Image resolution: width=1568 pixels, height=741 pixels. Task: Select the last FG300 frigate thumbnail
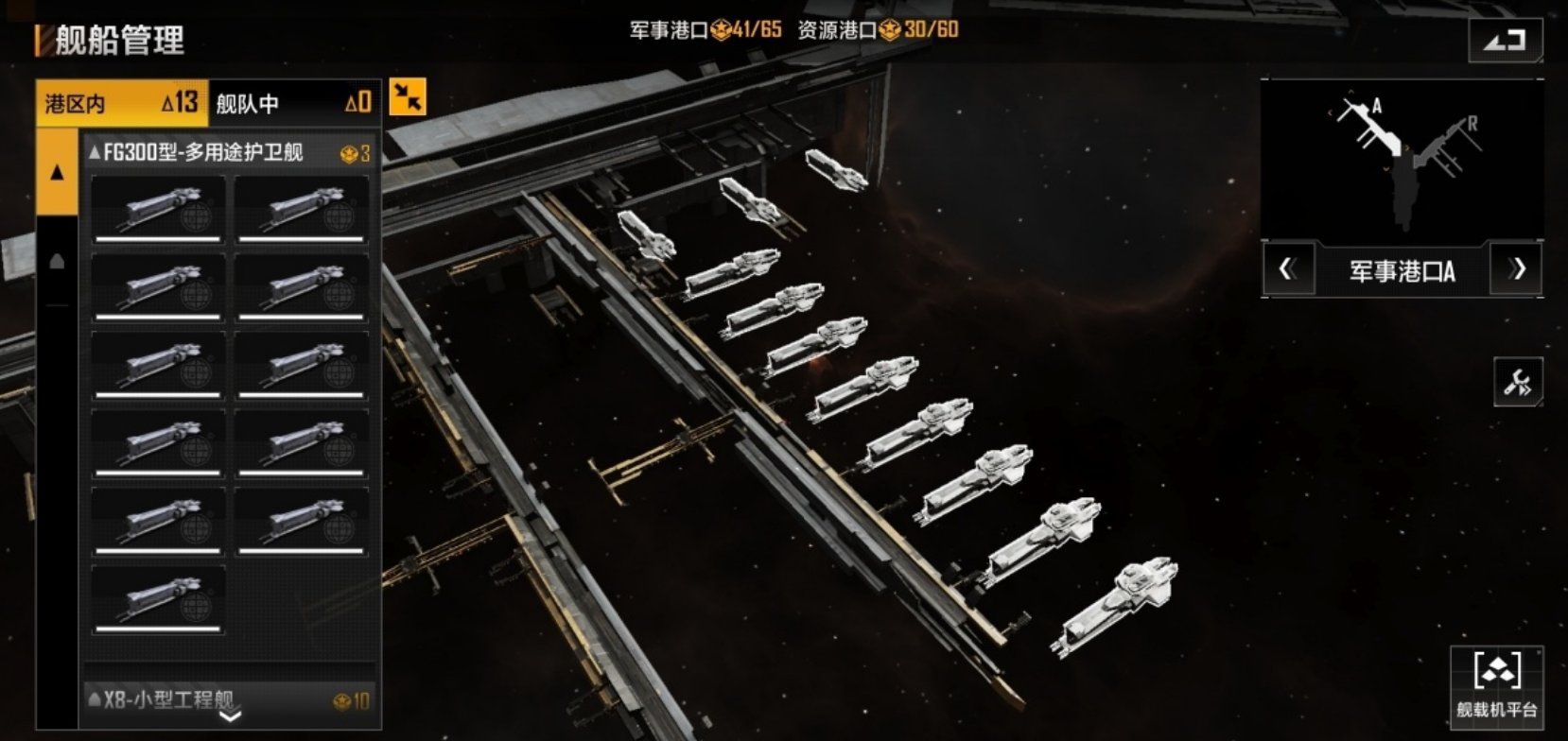(x=159, y=599)
